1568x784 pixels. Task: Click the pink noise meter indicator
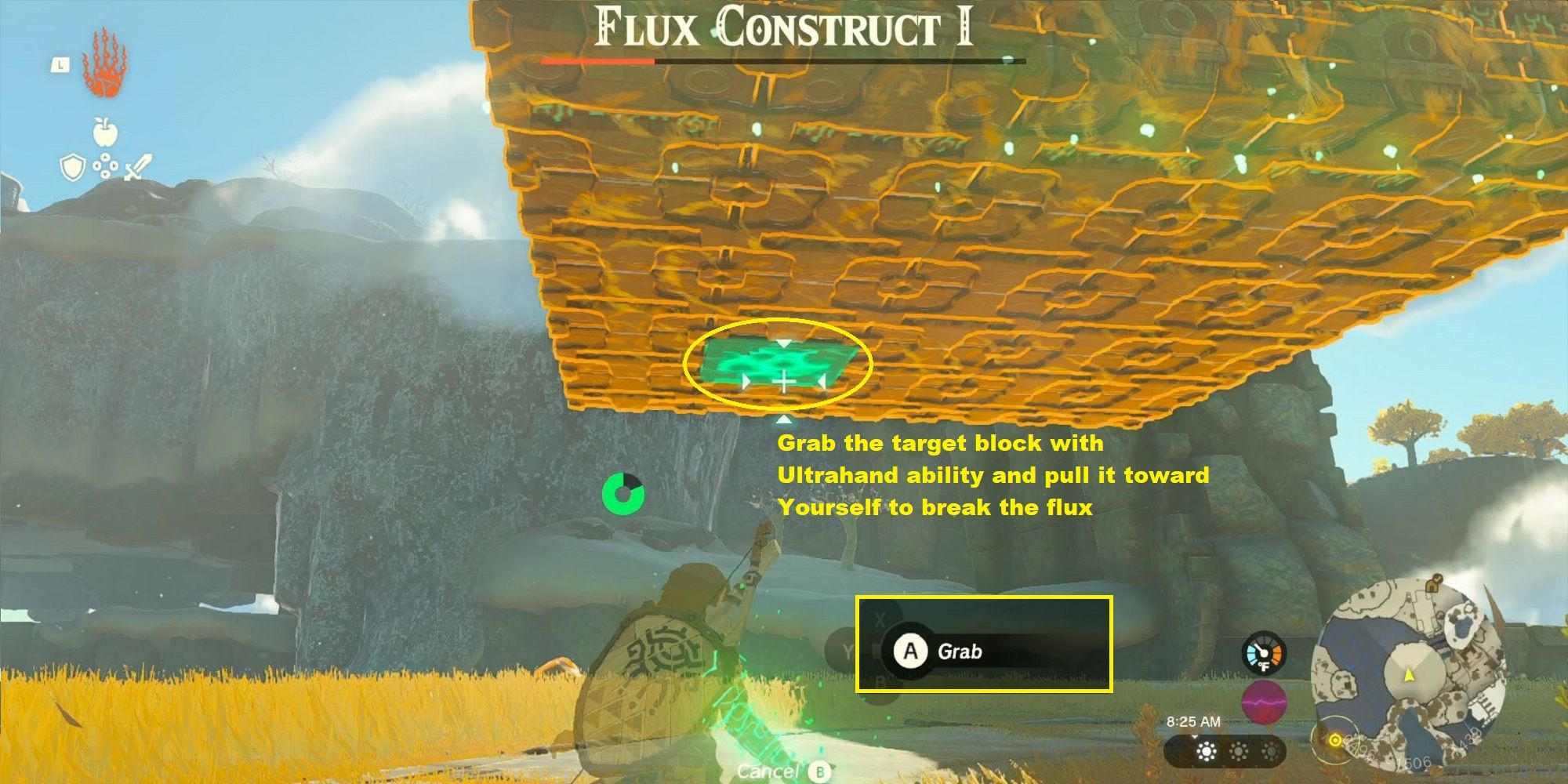pyautogui.click(x=1264, y=702)
